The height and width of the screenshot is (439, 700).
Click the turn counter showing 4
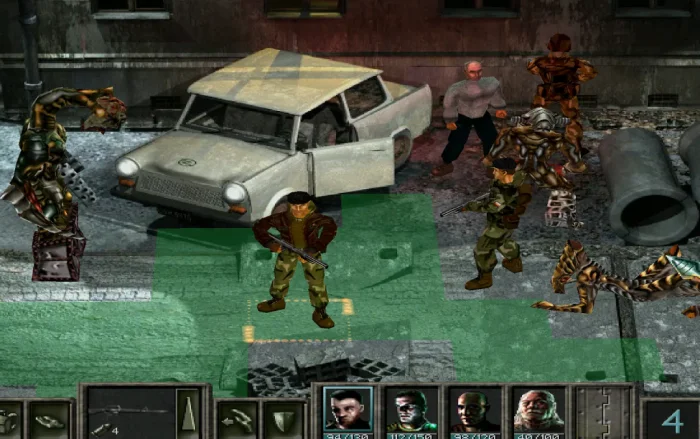pos(672,420)
